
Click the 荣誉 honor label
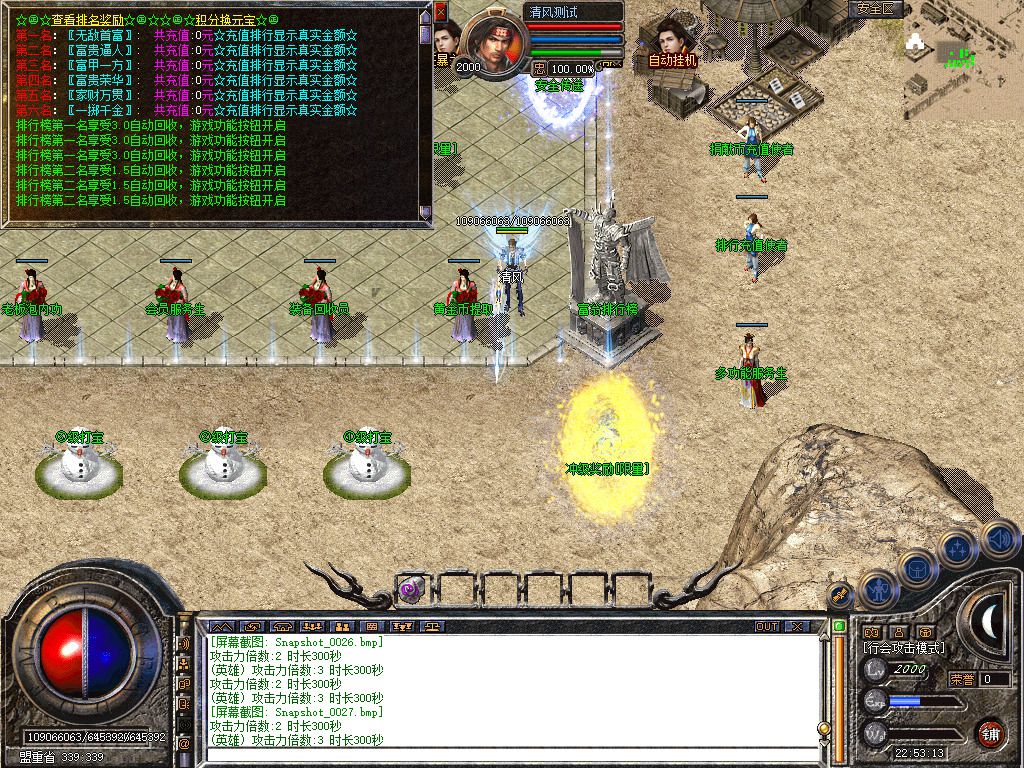click(961, 679)
